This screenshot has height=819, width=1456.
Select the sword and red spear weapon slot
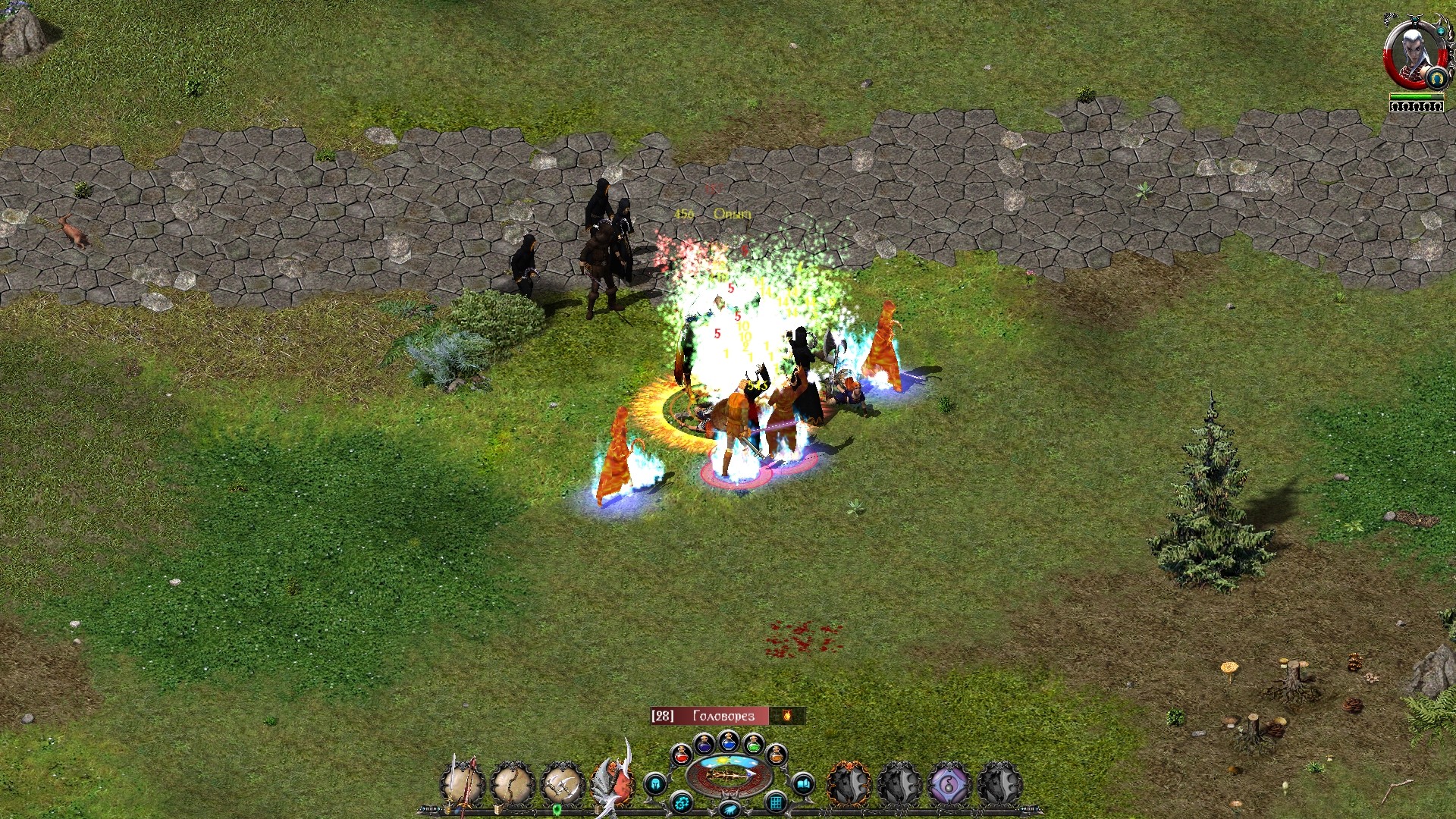[x=463, y=783]
